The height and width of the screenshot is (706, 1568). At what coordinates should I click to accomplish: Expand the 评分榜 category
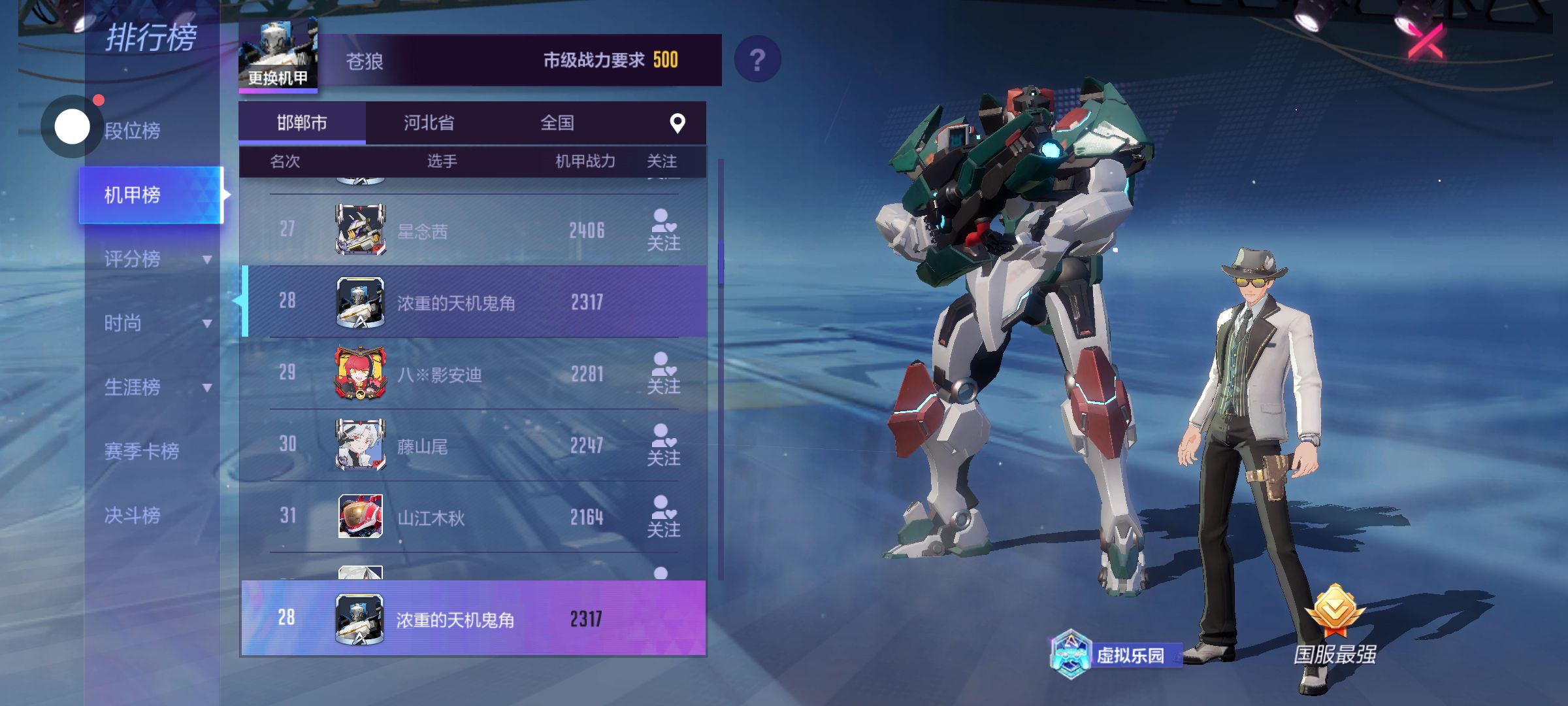tap(157, 259)
